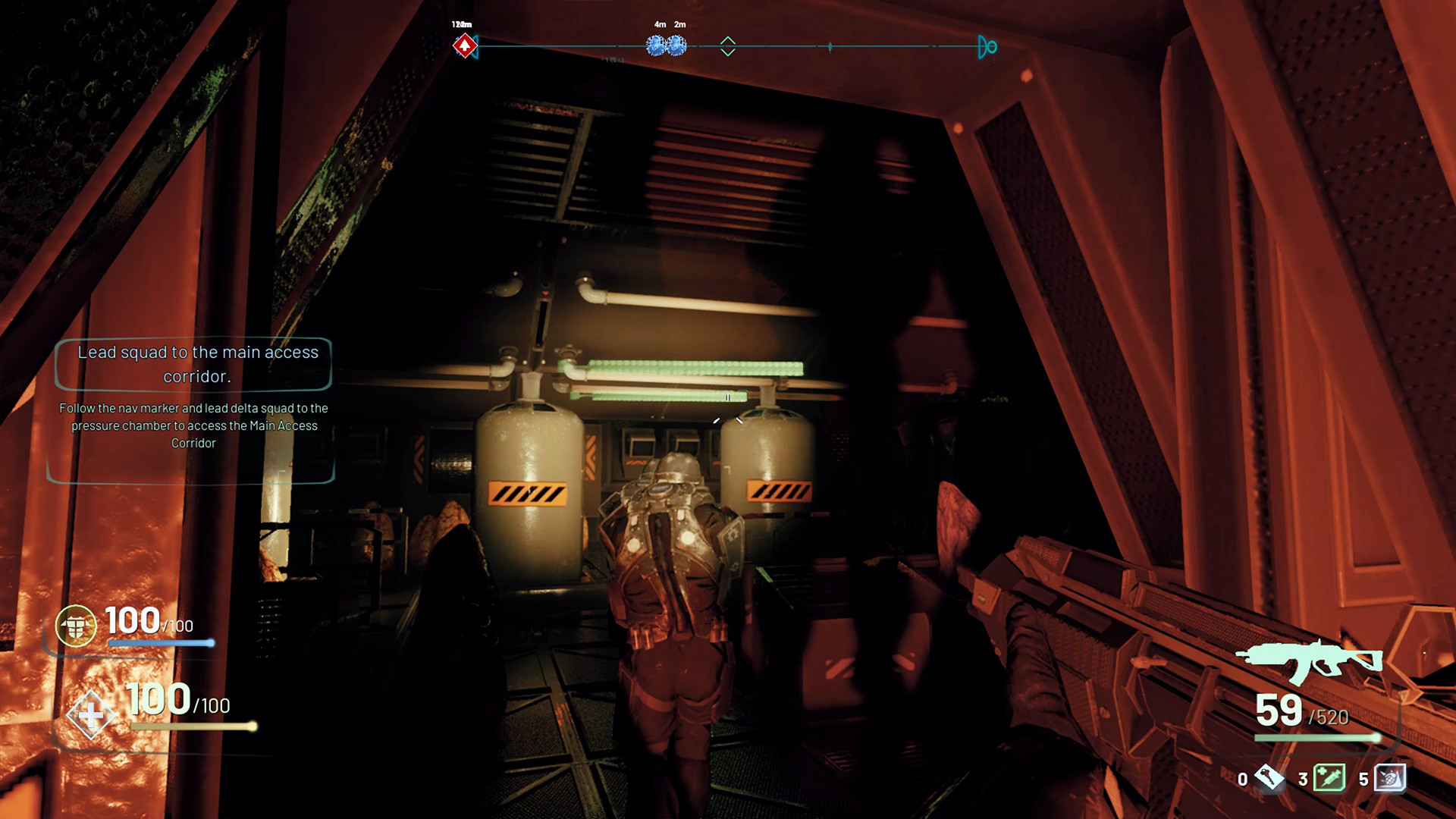Viewport: 1456px width, 819px height.
Task: Select the equipped assault rifle icon
Action: pyautogui.click(x=1310, y=662)
